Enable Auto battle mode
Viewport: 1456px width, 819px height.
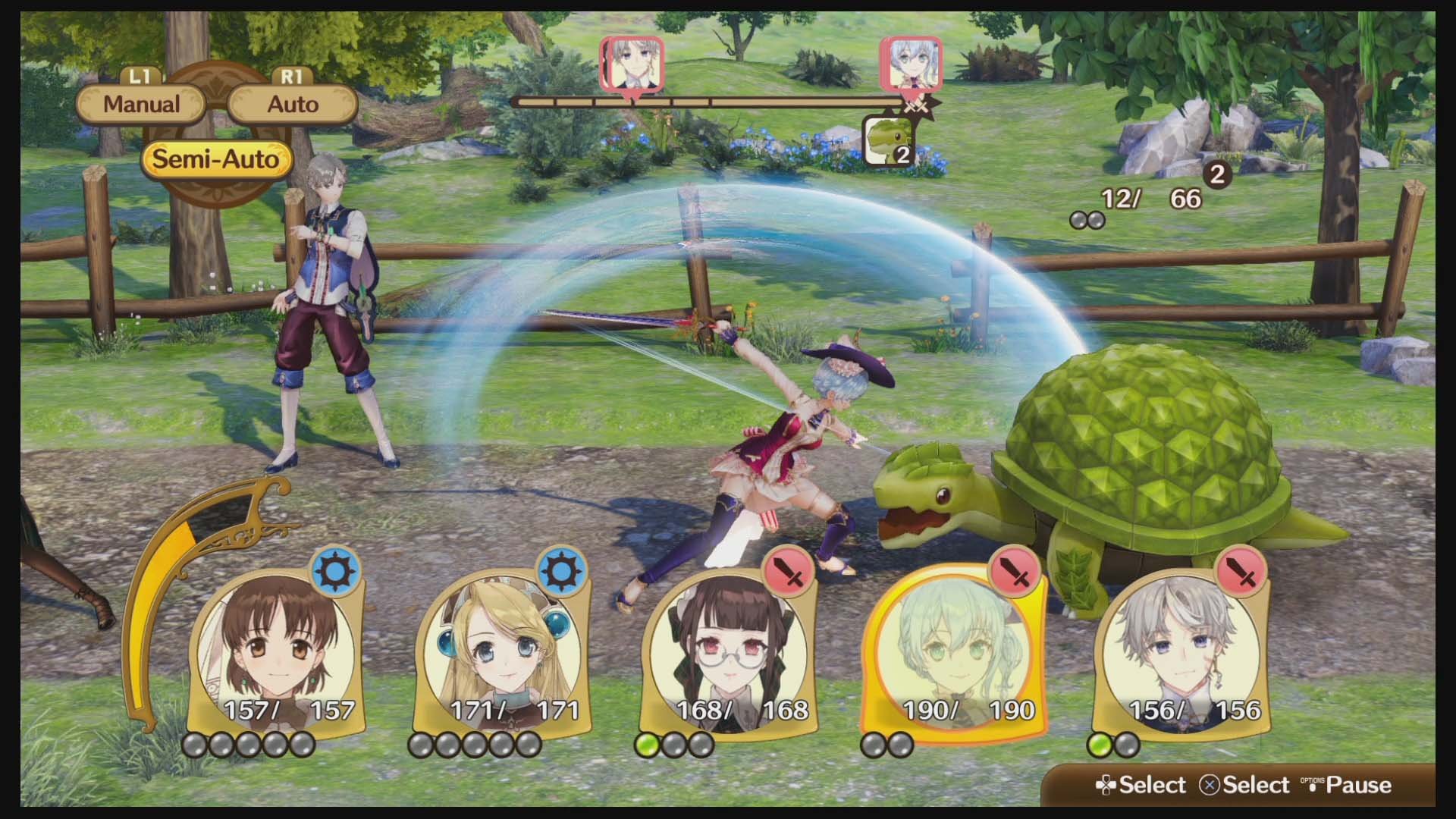[x=292, y=104]
